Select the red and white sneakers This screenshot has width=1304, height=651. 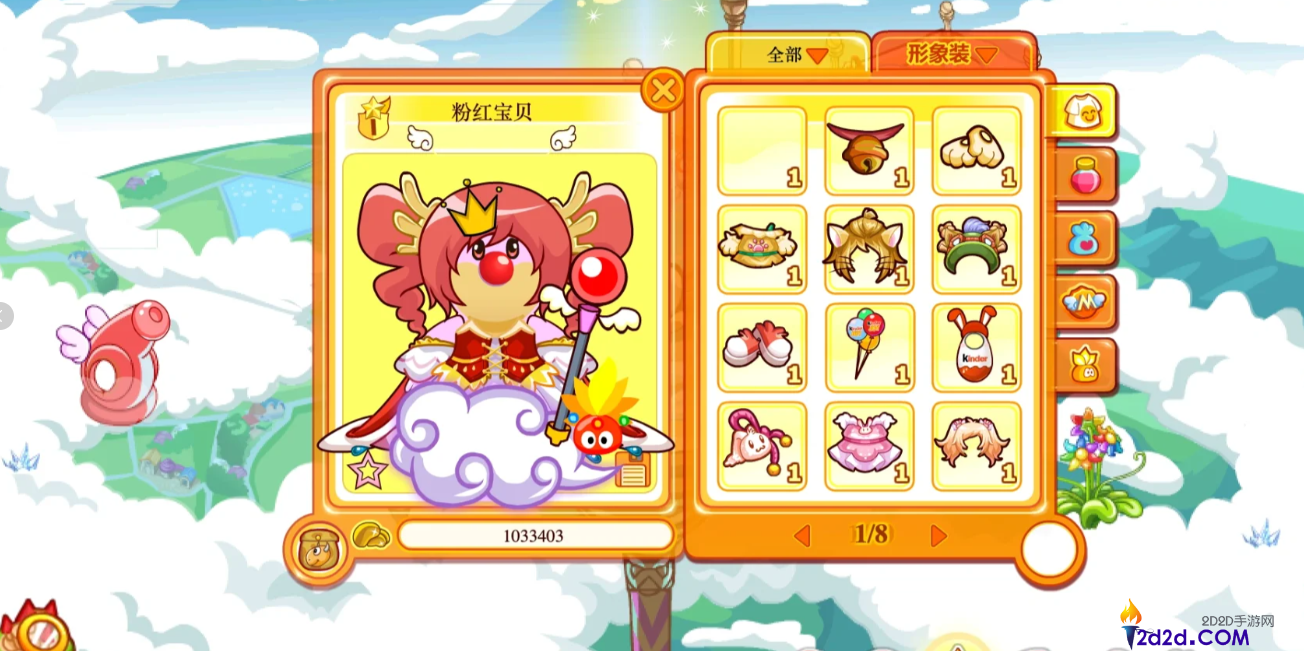click(x=762, y=347)
